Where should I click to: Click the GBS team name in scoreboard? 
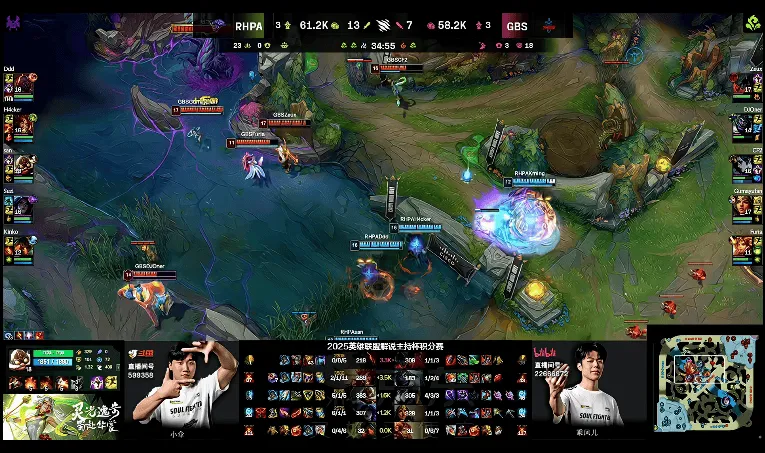(x=516, y=26)
